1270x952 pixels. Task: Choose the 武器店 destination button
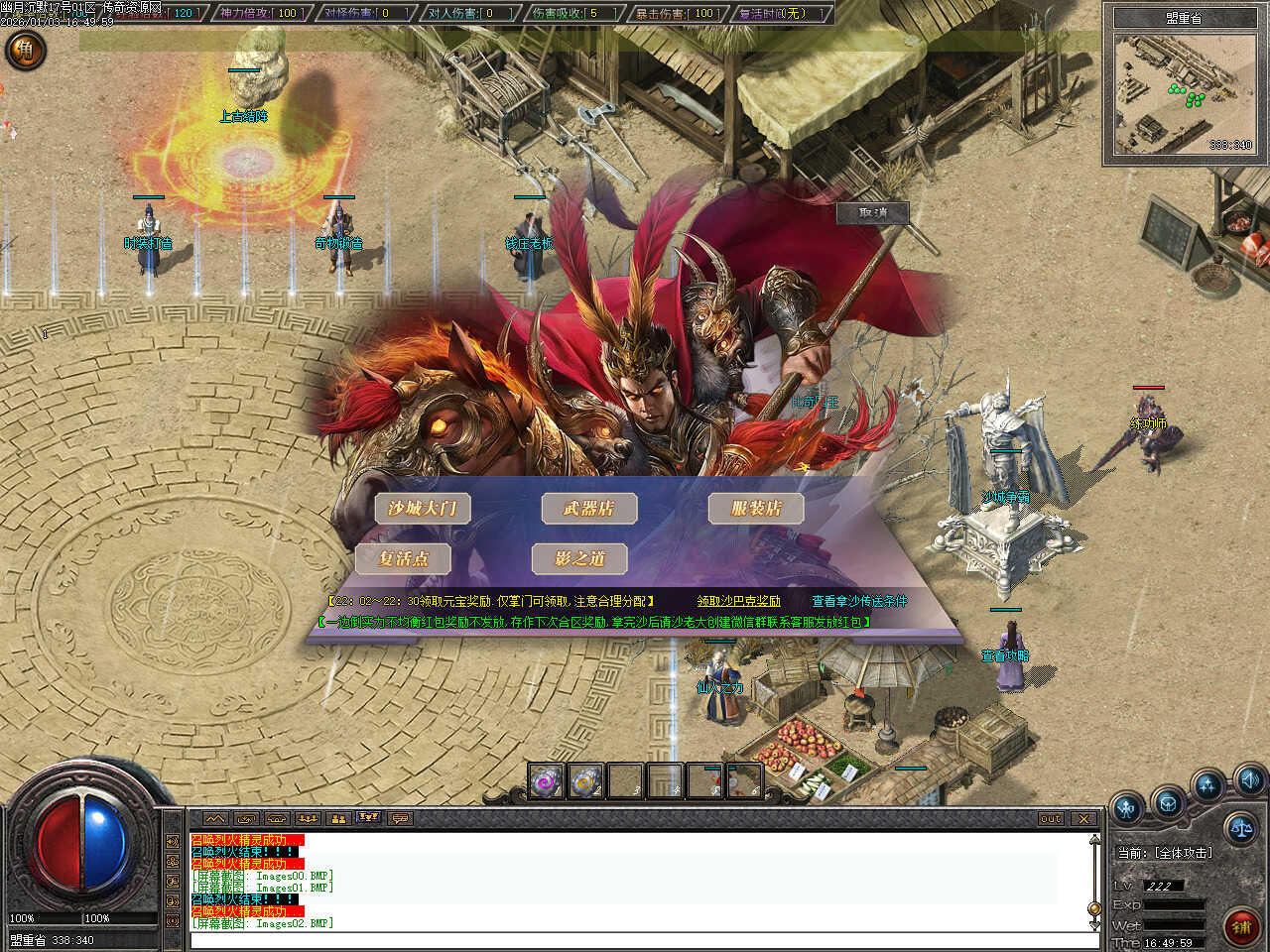click(x=588, y=509)
